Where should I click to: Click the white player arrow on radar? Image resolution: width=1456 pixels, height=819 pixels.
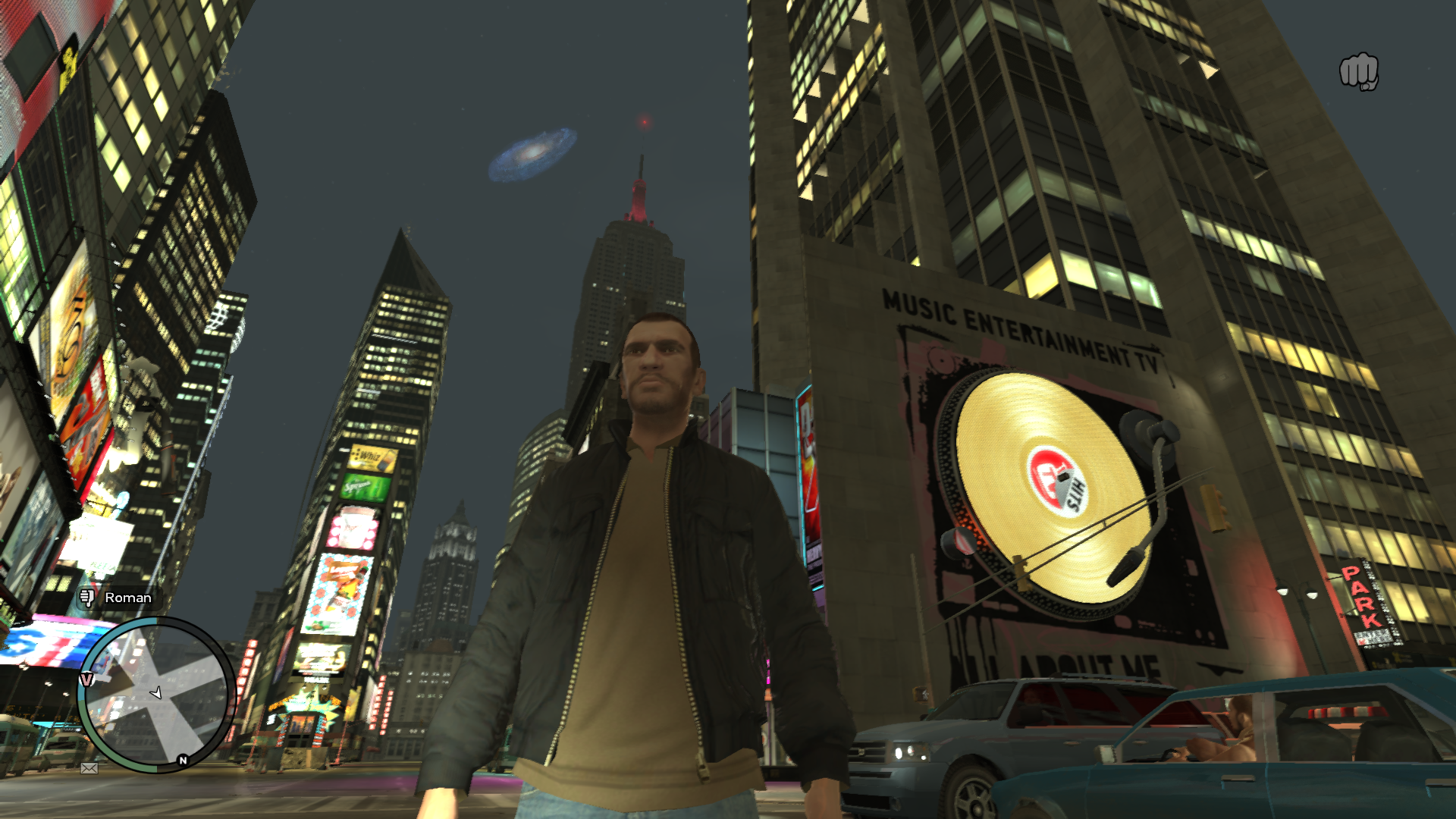pos(156,692)
